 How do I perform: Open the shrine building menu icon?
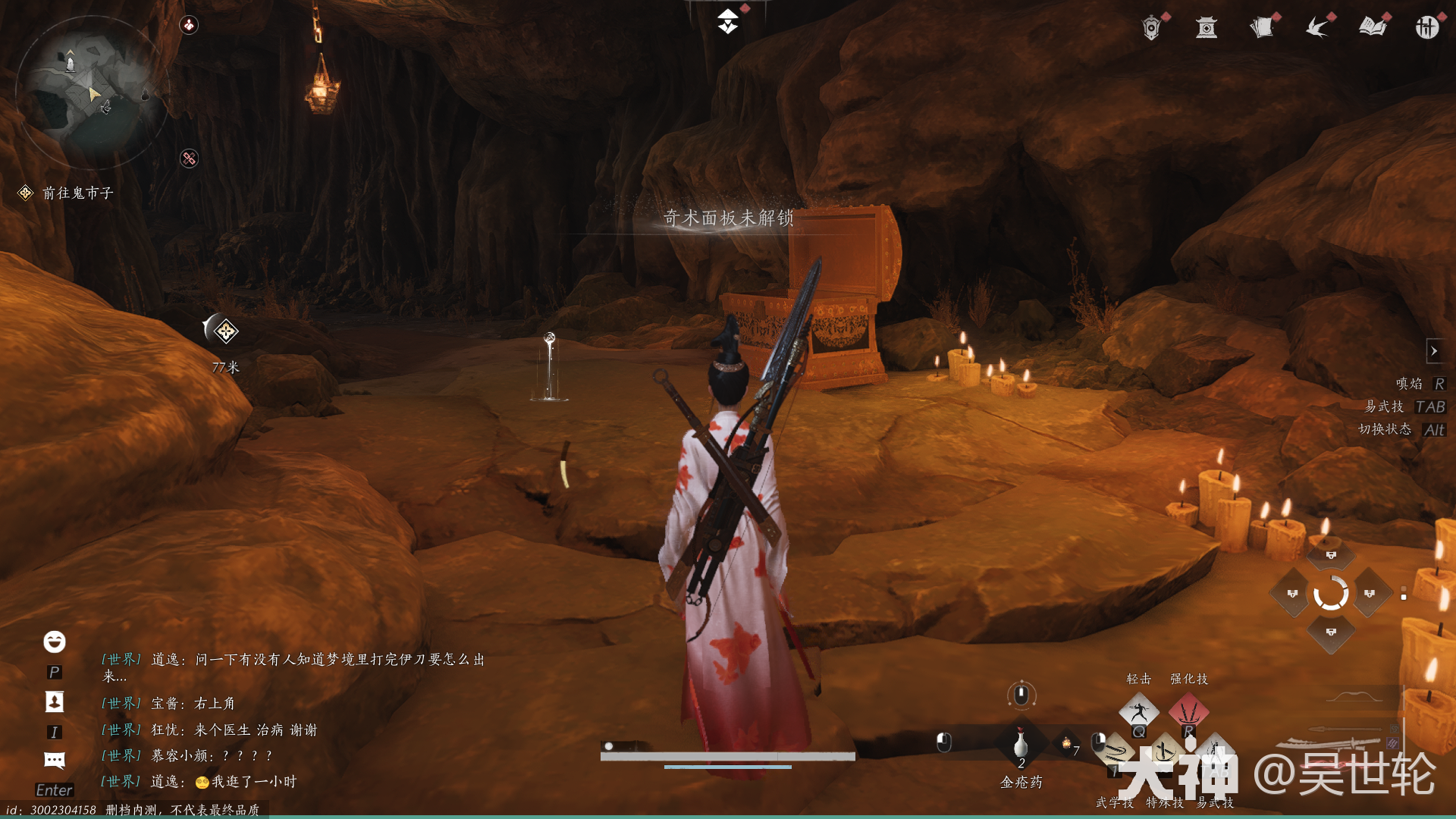click(x=1207, y=28)
